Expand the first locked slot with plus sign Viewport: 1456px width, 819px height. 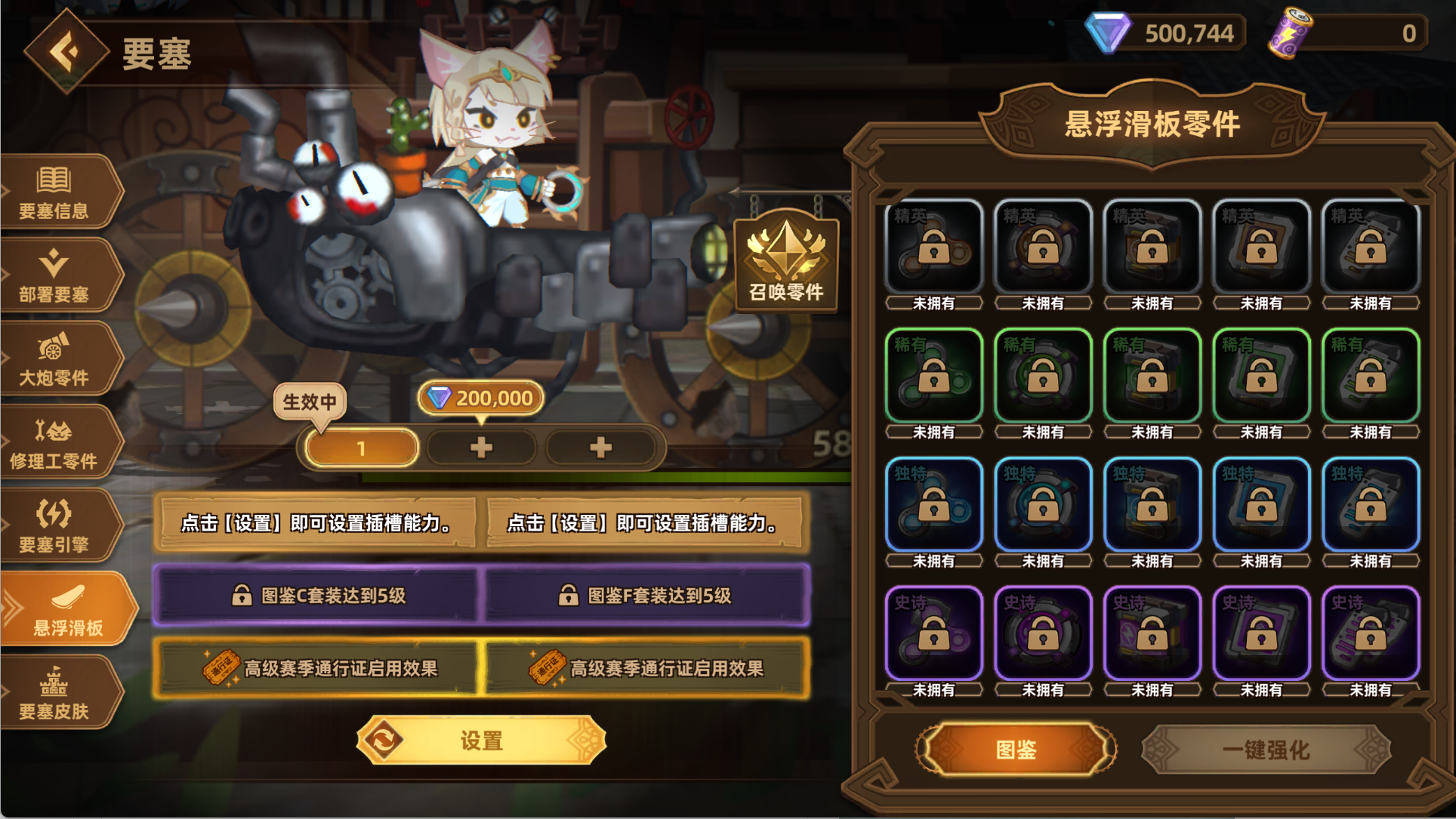point(481,447)
